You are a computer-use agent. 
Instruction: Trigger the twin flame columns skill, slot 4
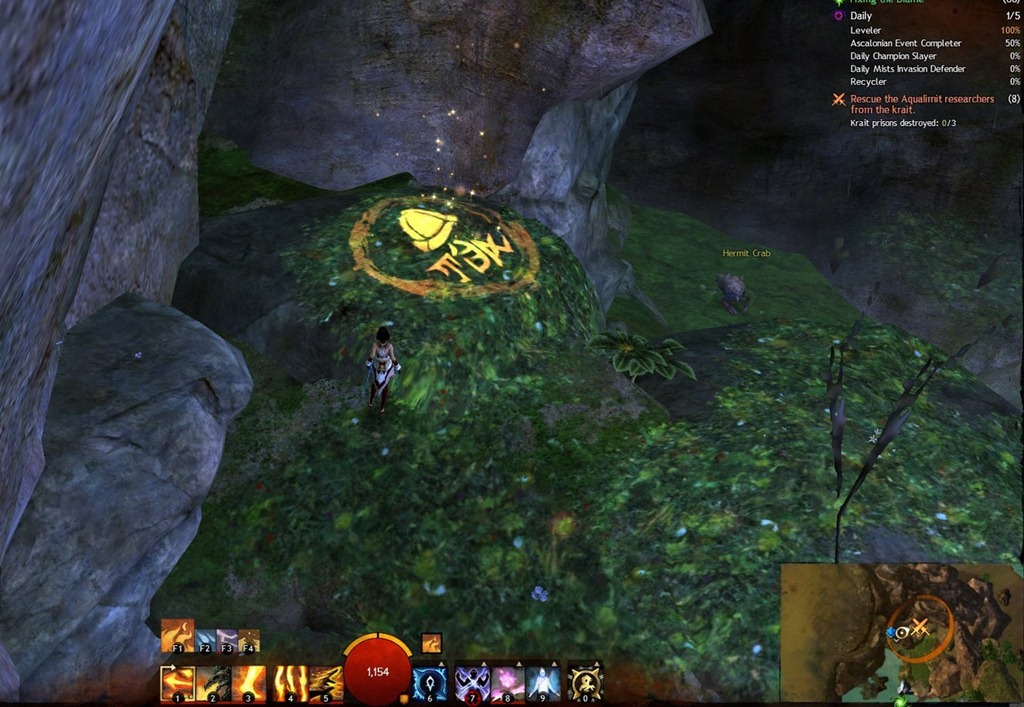pos(289,683)
